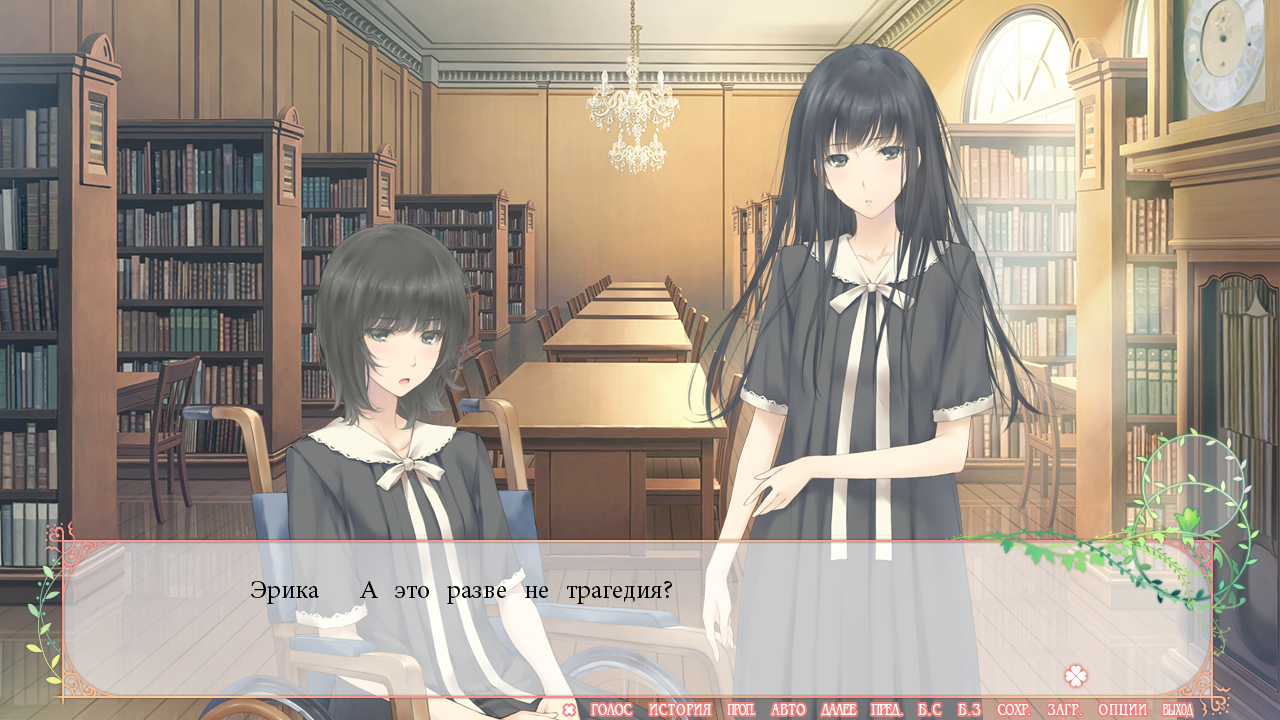Screen dimensions: 1280x720
Task: Advance dialogue via the clover icon
Action: coord(1075,676)
